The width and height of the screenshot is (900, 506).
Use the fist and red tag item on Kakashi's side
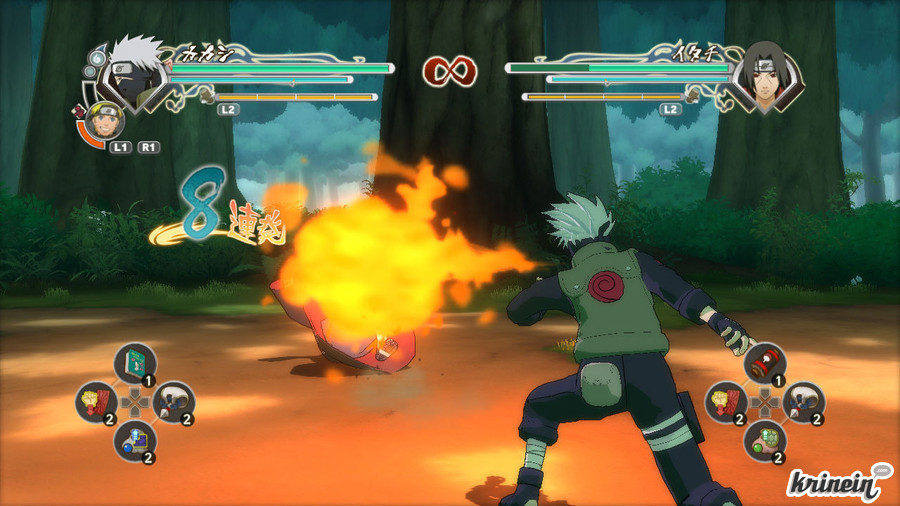[x=96, y=401]
